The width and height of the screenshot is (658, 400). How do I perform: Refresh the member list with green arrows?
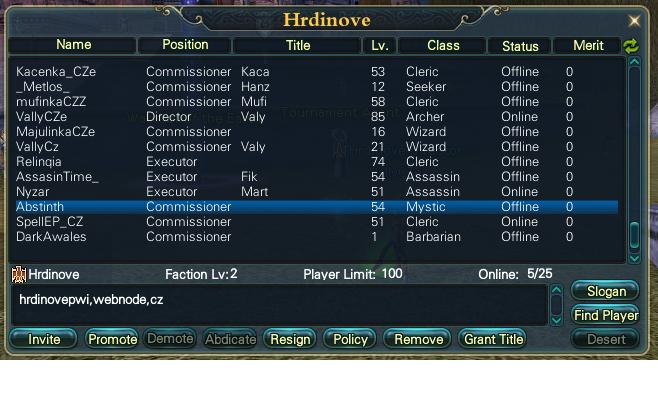pyautogui.click(x=631, y=46)
